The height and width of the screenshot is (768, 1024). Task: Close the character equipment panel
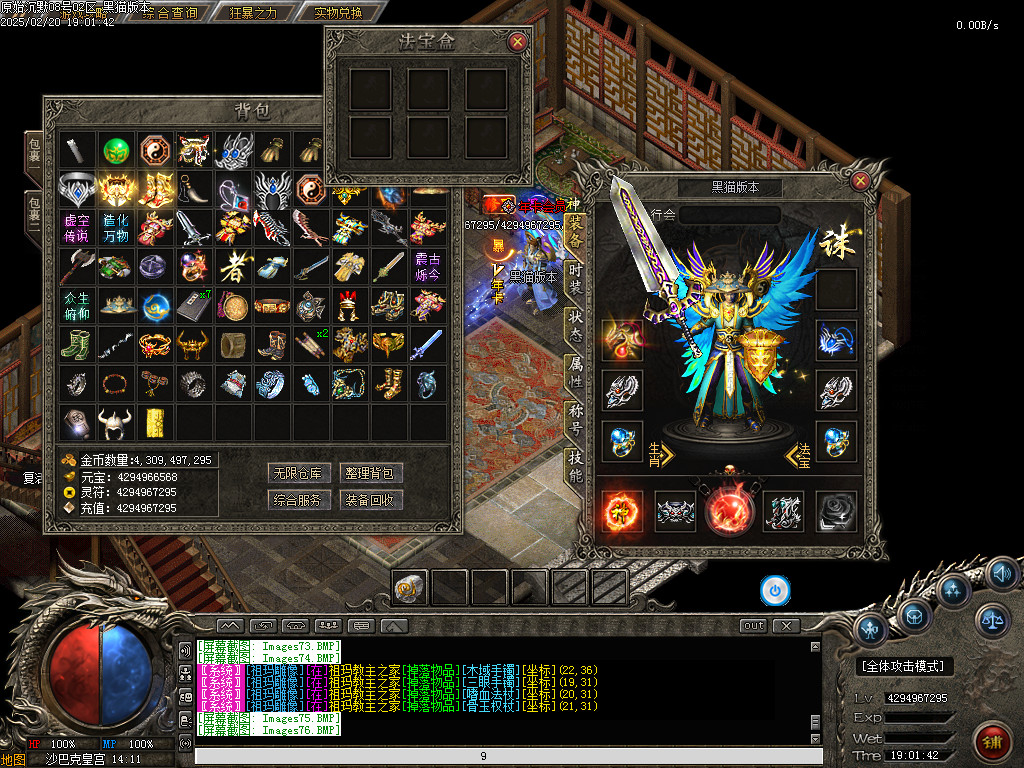pyautogui.click(x=860, y=181)
